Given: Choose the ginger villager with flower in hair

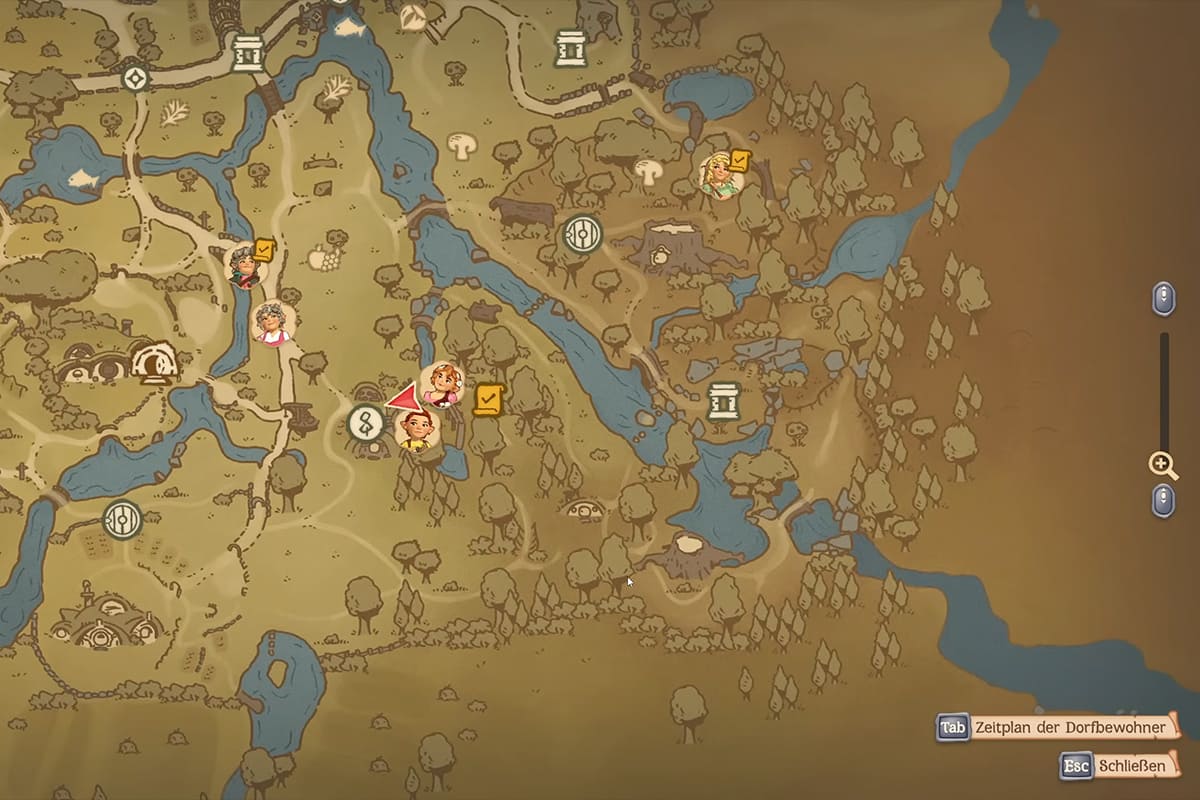Looking at the screenshot, I should click(441, 383).
